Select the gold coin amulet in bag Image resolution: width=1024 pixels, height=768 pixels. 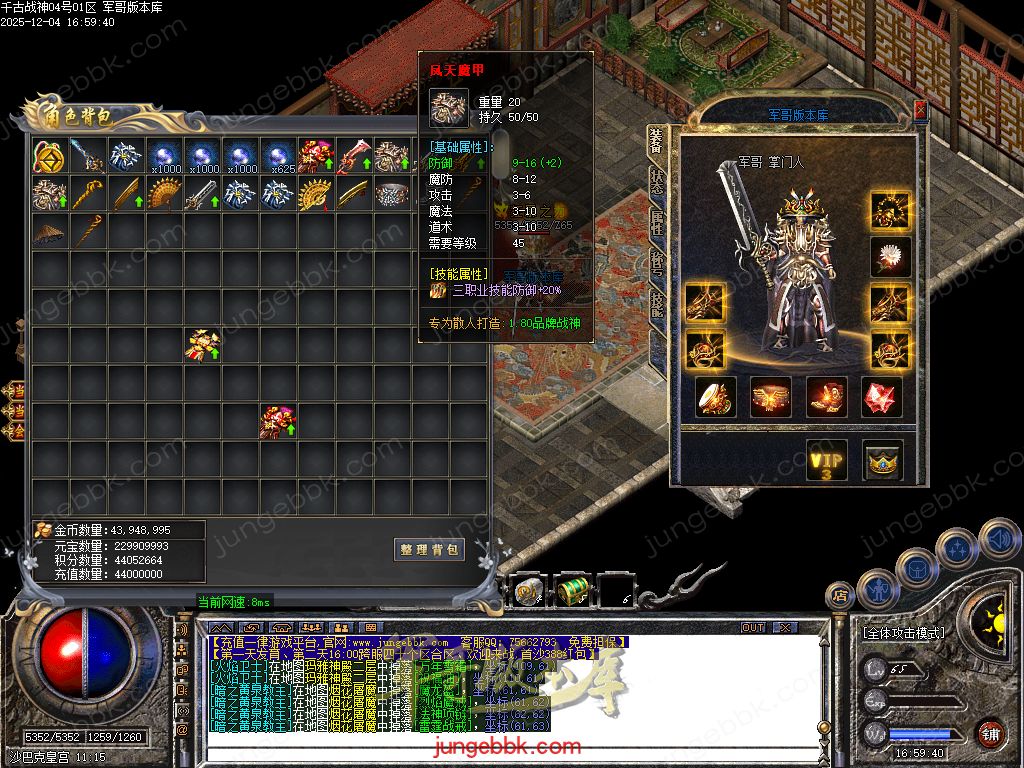pos(49,157)
